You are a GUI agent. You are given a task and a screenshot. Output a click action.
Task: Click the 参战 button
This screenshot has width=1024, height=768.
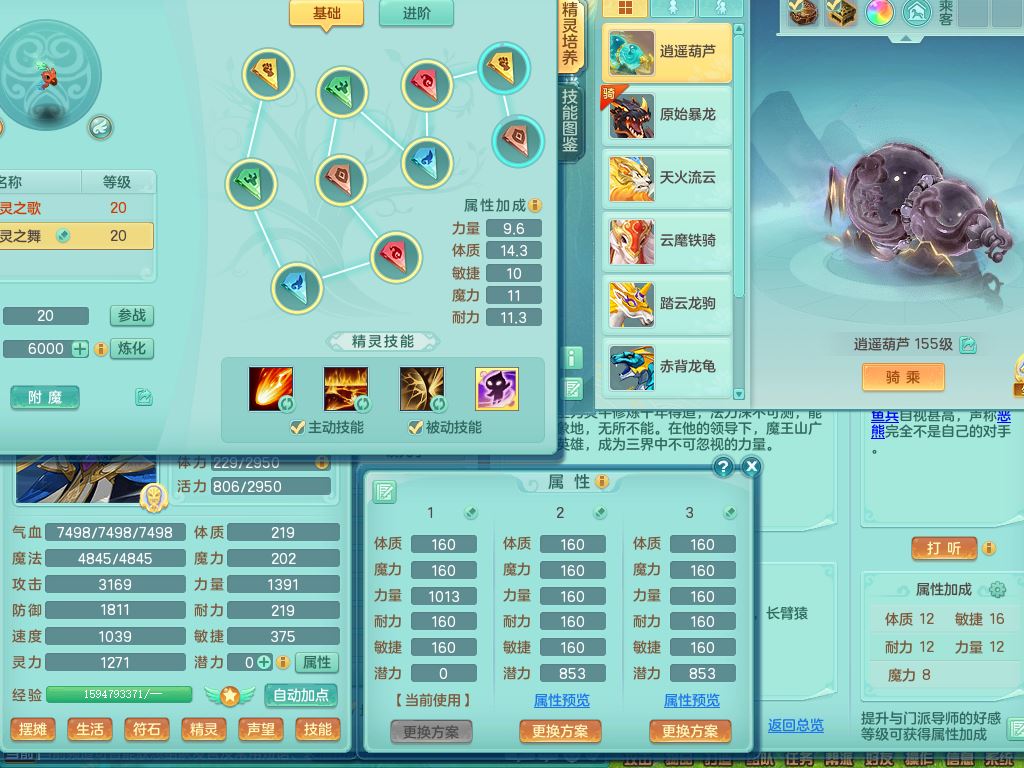pos(131,316)
